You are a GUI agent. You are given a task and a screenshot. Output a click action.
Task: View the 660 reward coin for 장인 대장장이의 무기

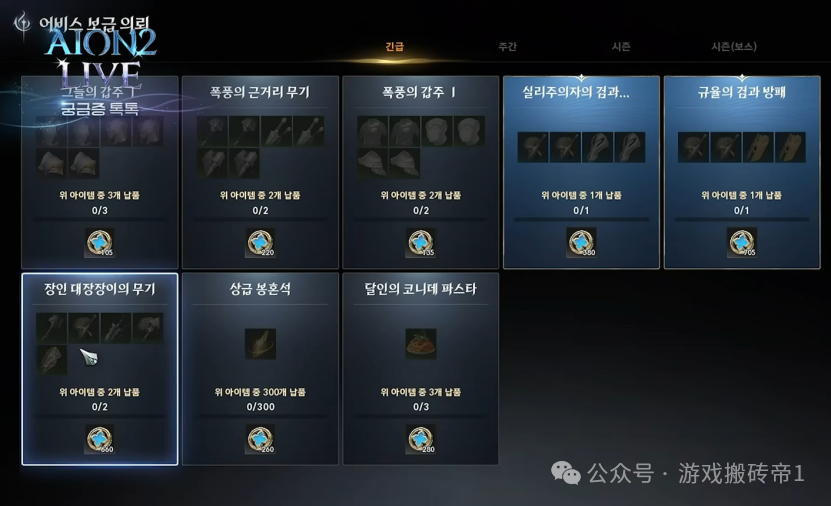click(99, 438)
